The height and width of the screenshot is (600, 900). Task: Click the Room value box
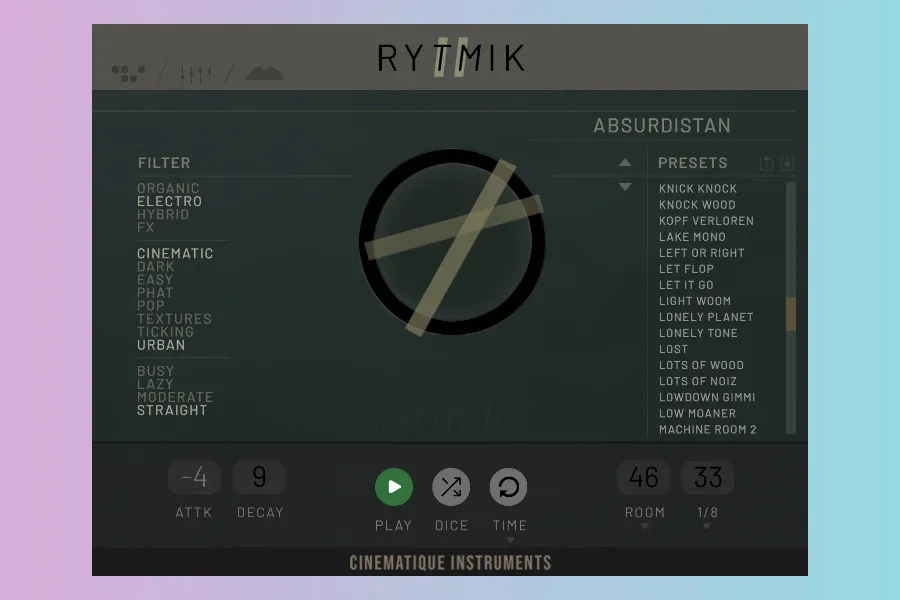[x=644, y=478]
